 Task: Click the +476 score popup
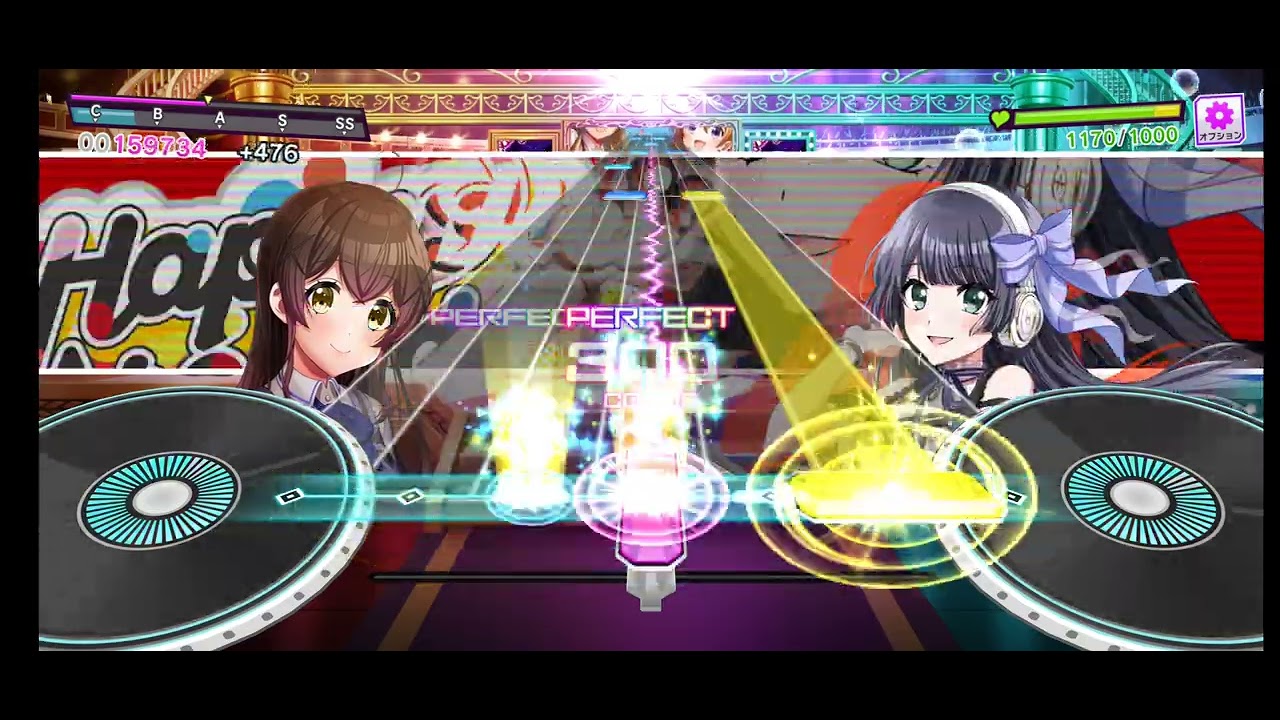click(x=270, y=153)
